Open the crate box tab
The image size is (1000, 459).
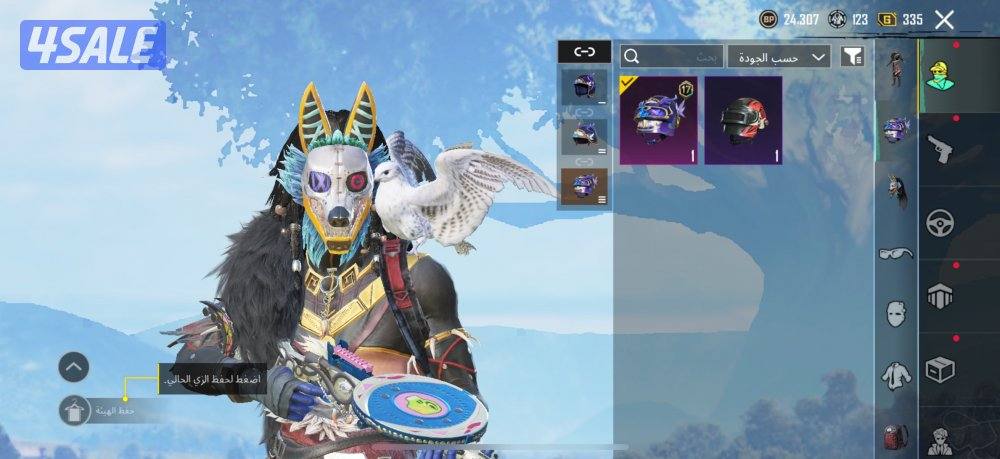pos(940,370)
